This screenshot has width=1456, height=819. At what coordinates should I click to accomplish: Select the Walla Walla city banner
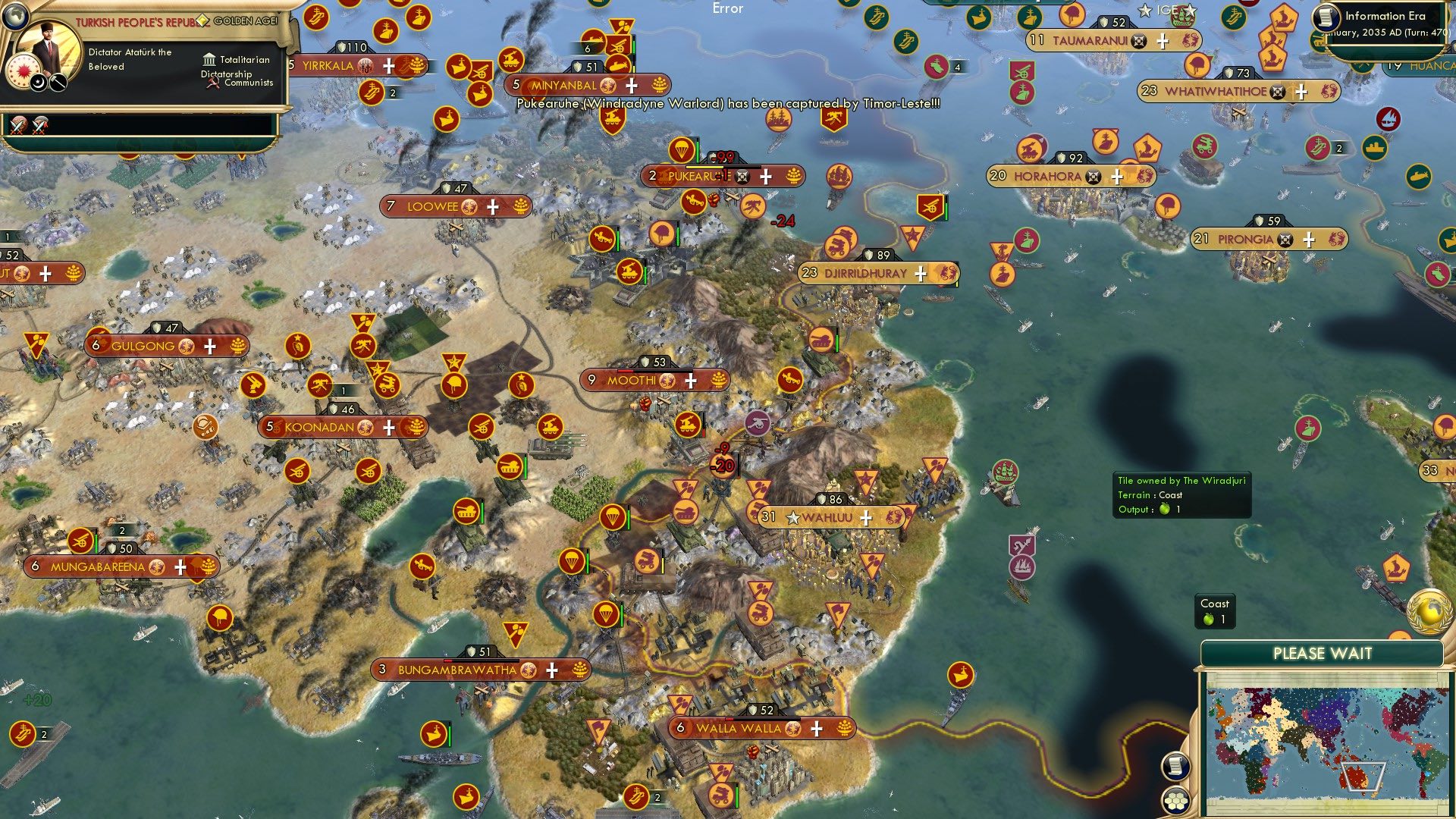[738, 729]
